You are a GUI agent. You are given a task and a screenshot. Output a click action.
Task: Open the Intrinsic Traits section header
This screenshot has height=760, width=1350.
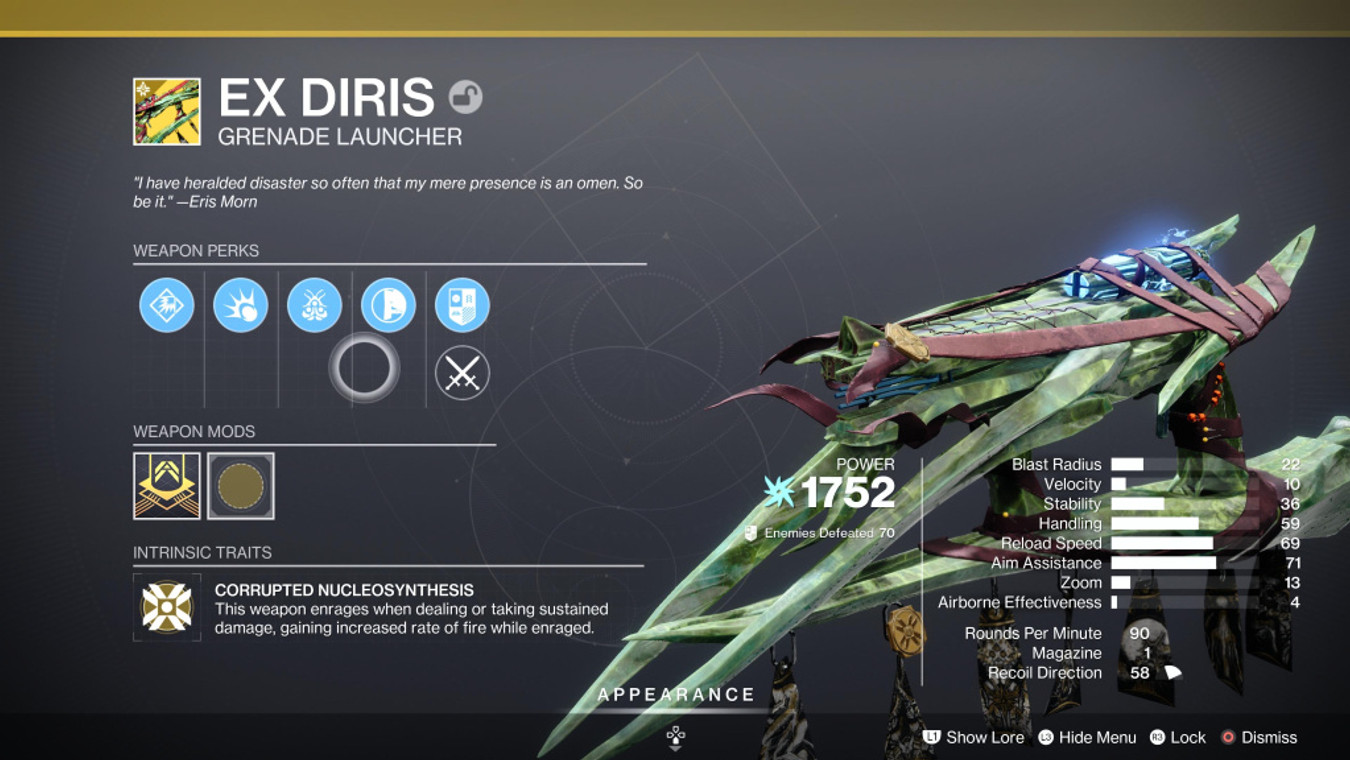point(205,551)
